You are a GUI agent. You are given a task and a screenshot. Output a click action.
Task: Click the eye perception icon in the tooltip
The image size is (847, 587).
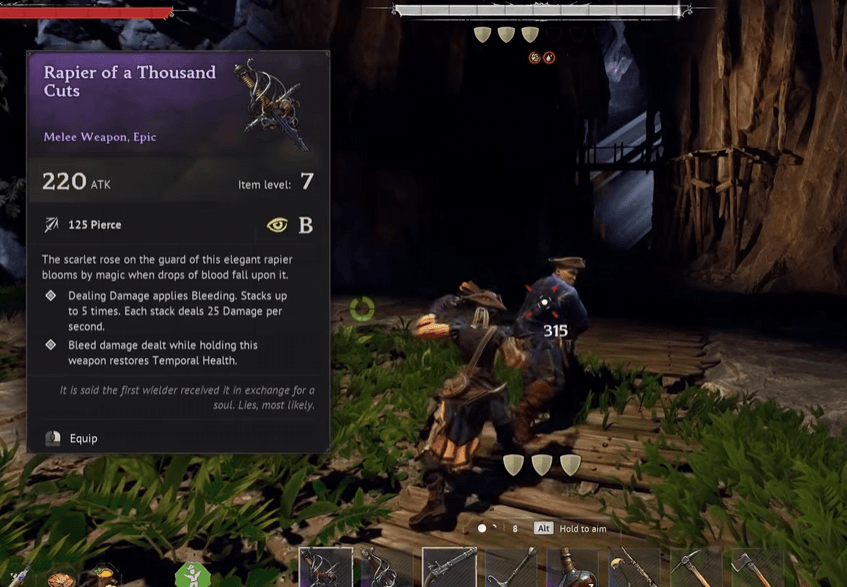point(277,225)
